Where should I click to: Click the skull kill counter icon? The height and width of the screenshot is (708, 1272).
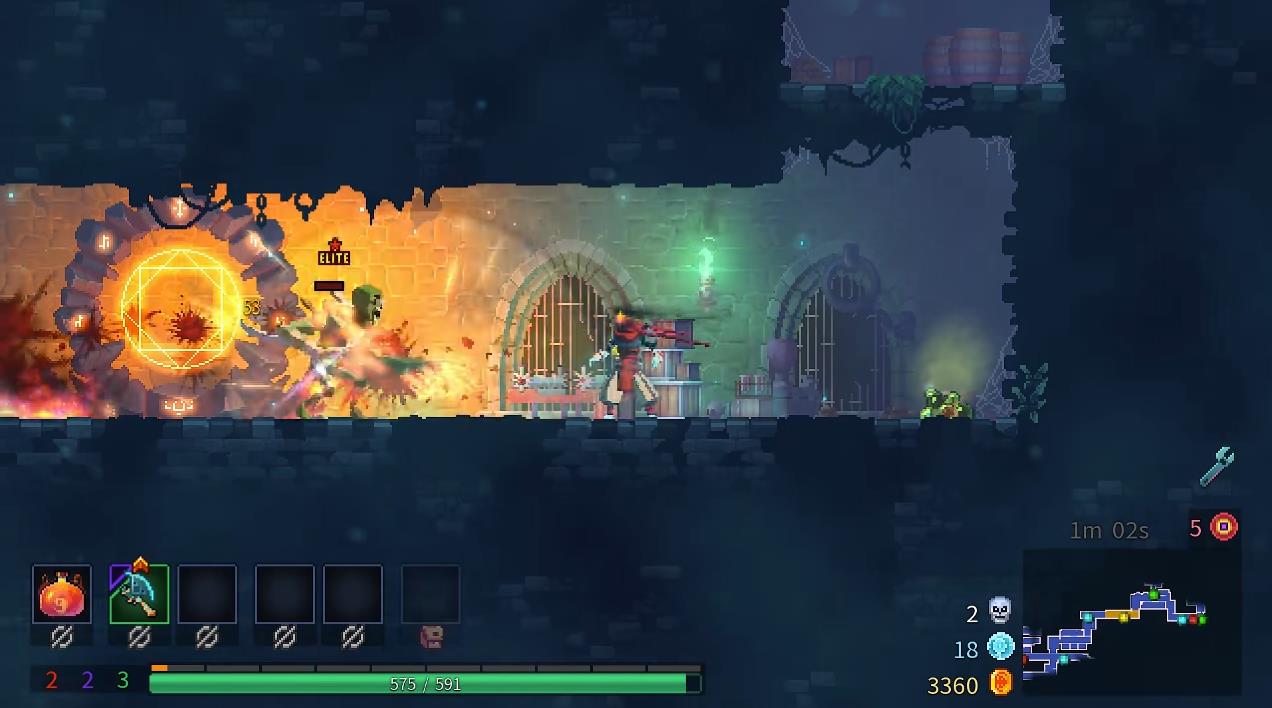(x=999, y=610)
